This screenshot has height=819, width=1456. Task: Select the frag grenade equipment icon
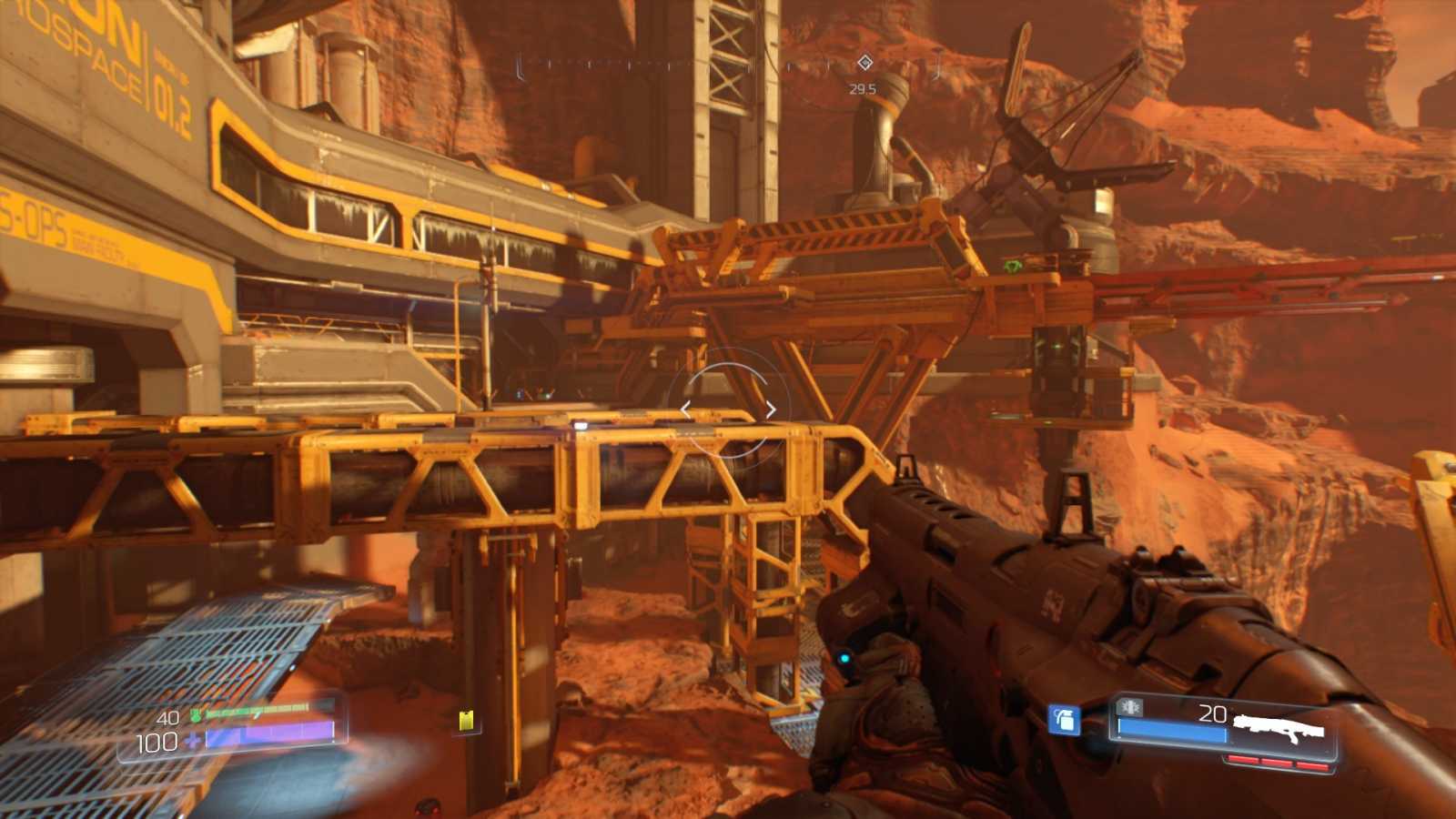[x=1064, y=719]
